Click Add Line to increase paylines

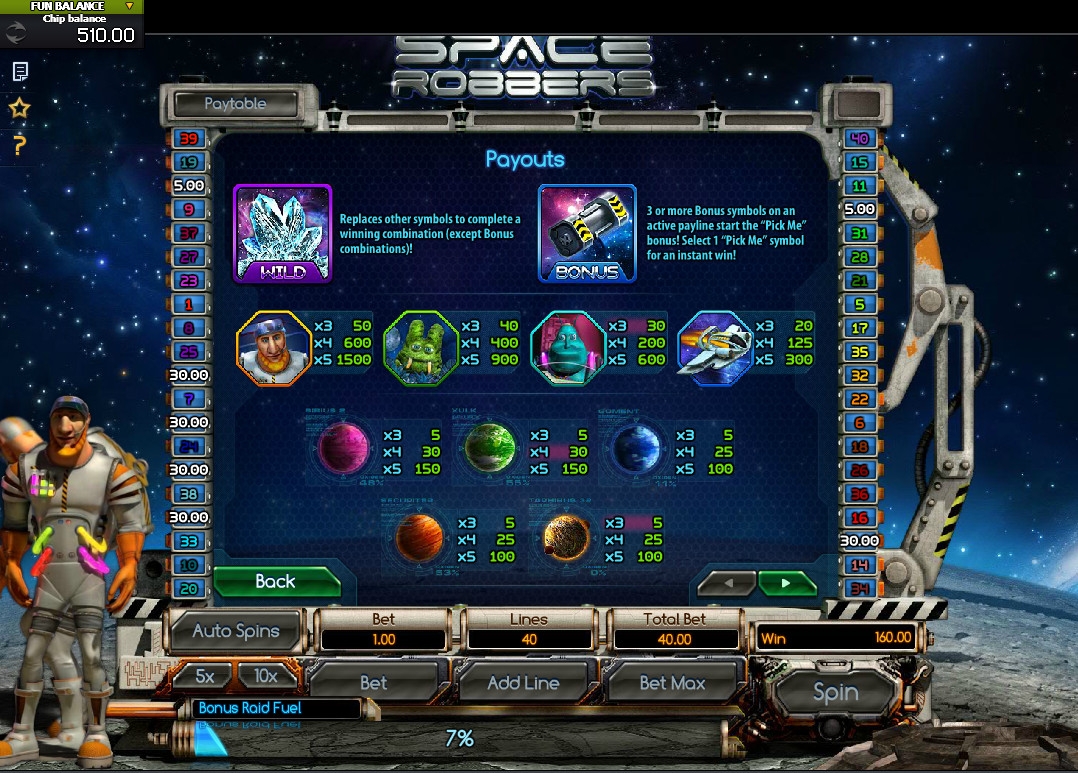coord(523,683)
